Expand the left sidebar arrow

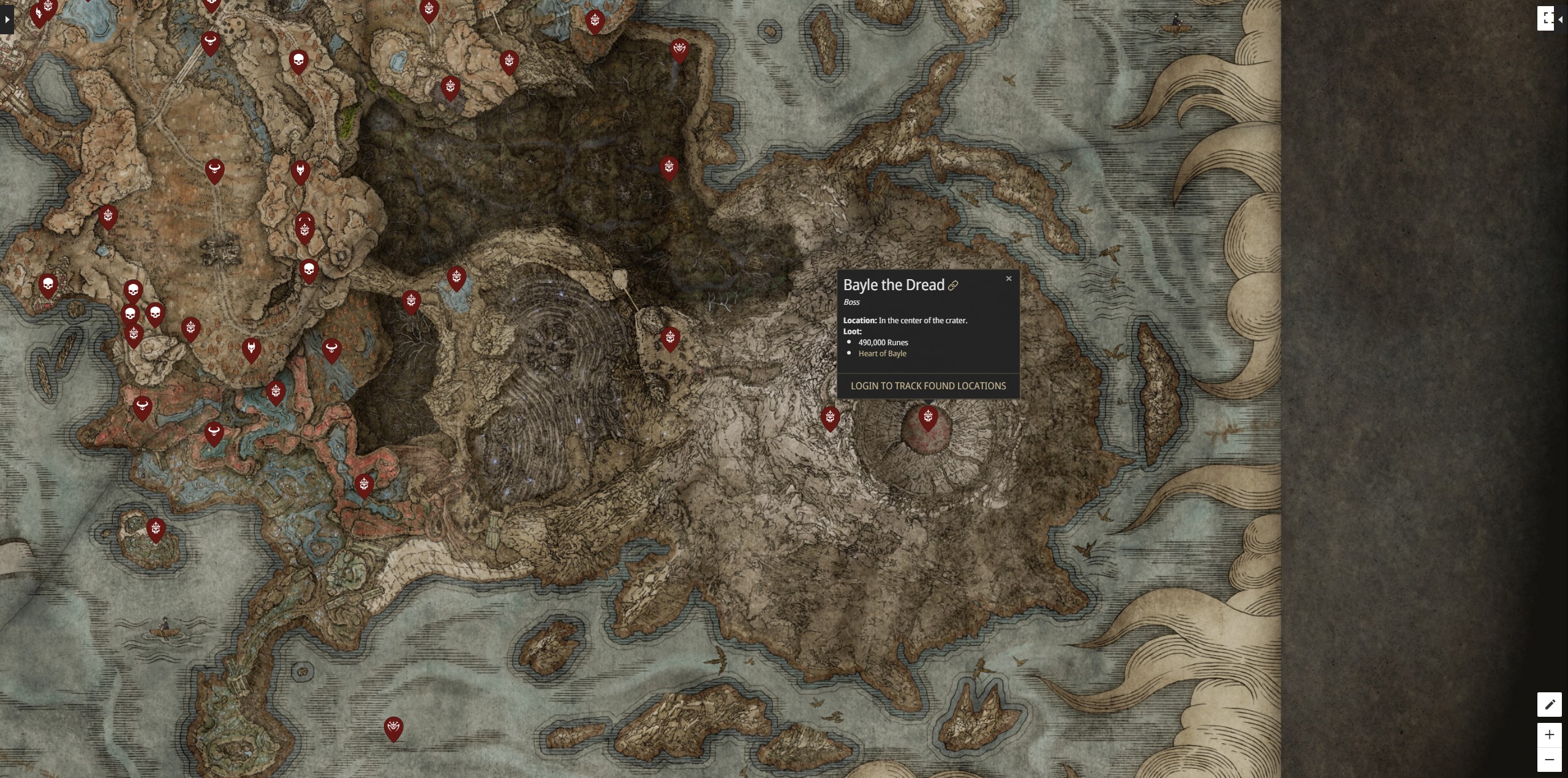pyautogui.click(x=7, y=20)
